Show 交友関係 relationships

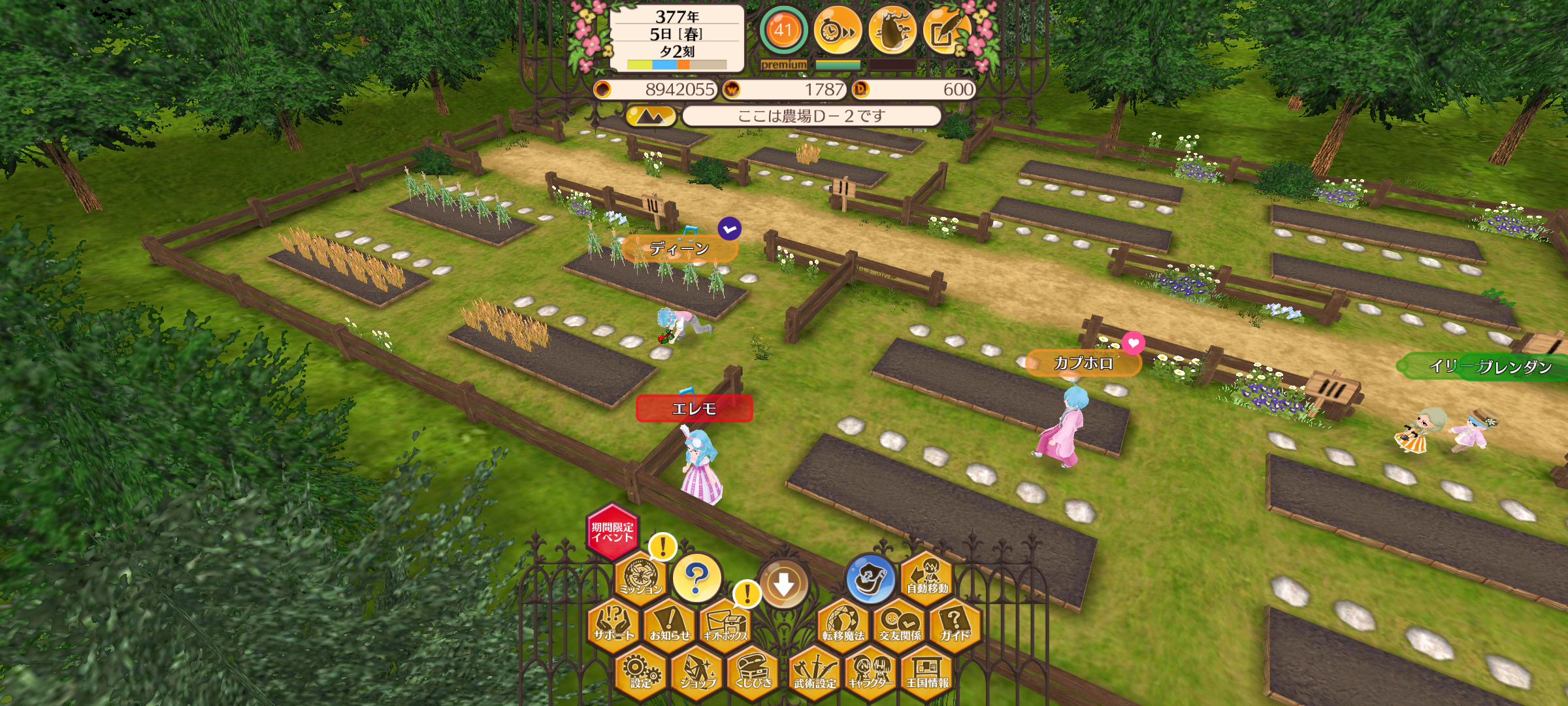900,624
